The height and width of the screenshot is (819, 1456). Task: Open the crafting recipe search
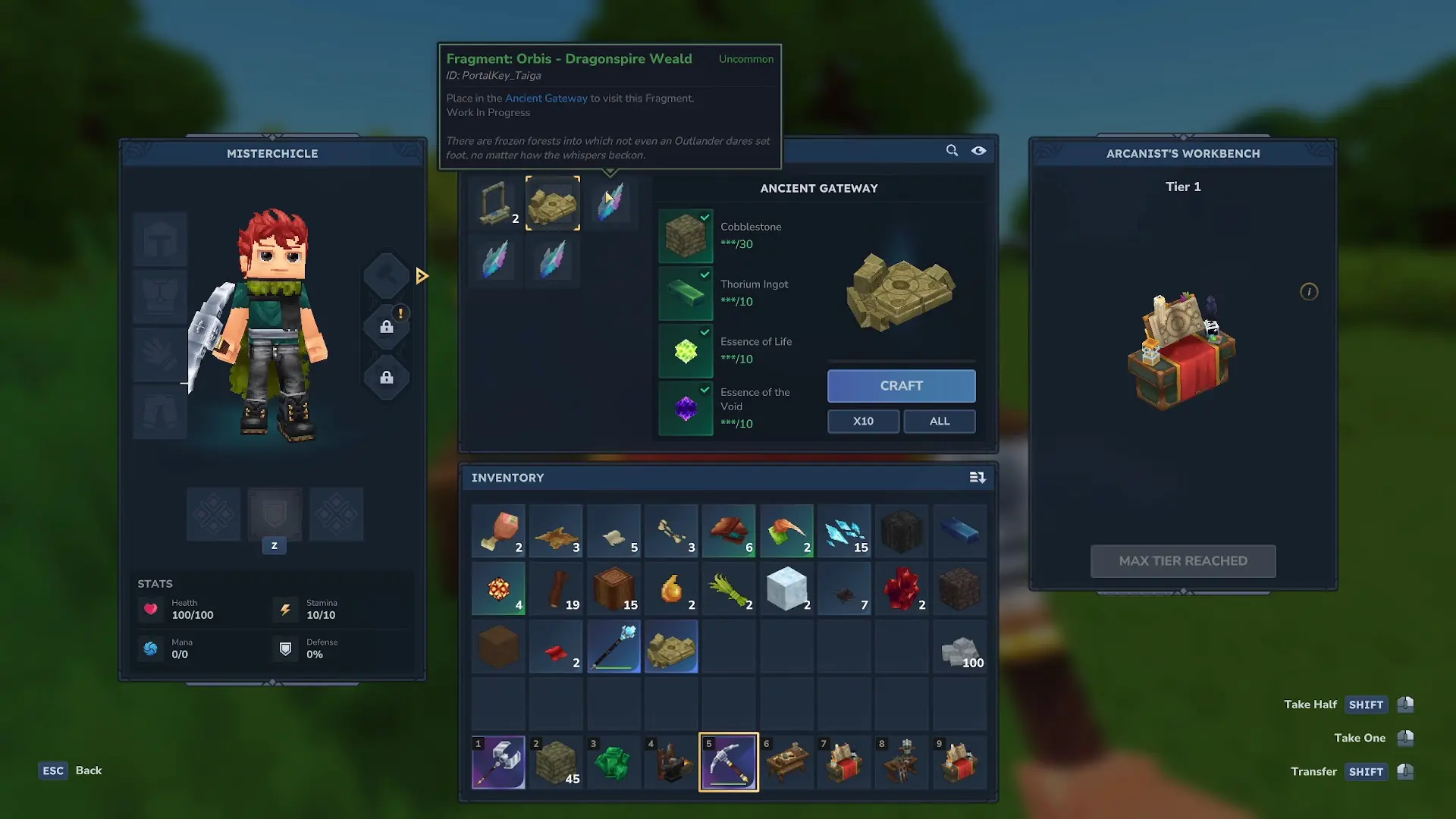952,151
